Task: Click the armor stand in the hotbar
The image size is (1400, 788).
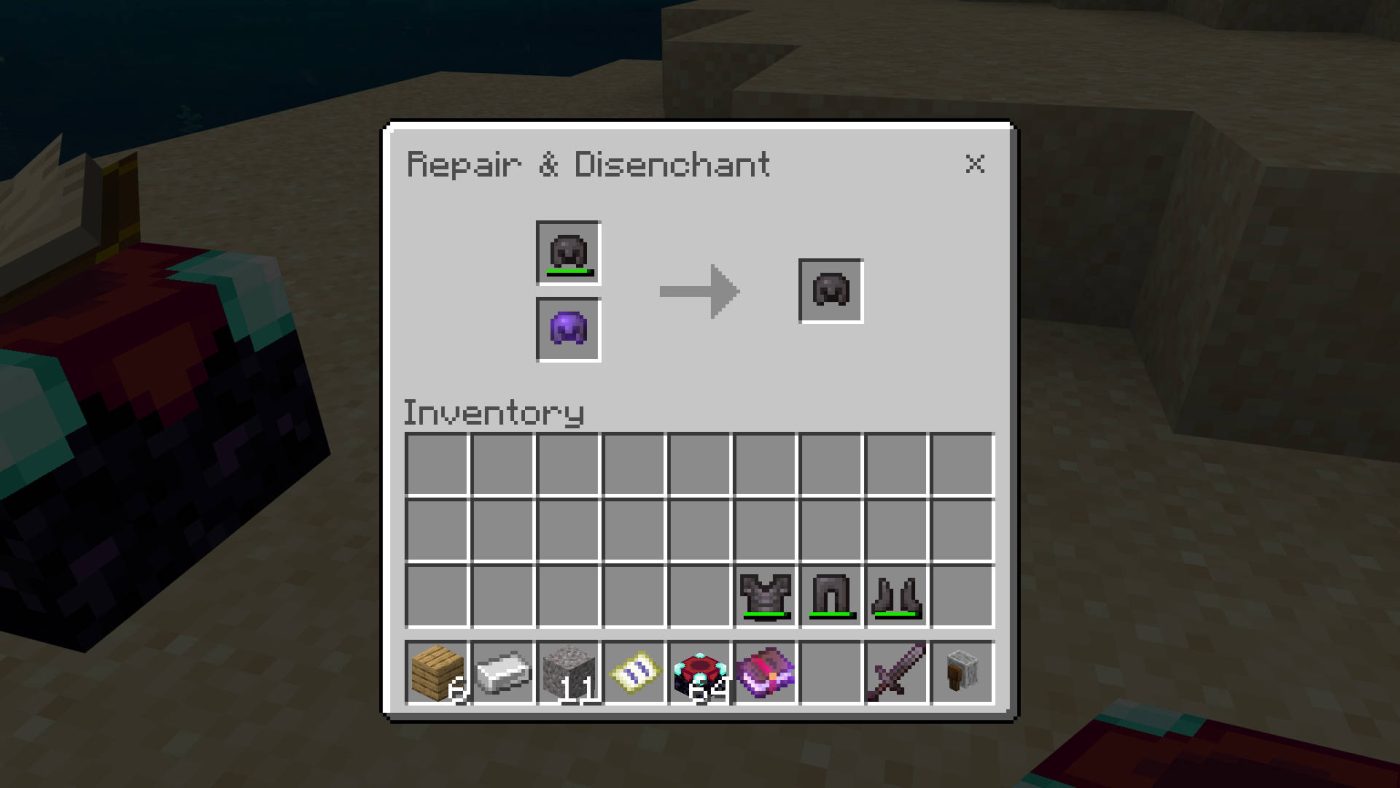Action: (960, 671)
